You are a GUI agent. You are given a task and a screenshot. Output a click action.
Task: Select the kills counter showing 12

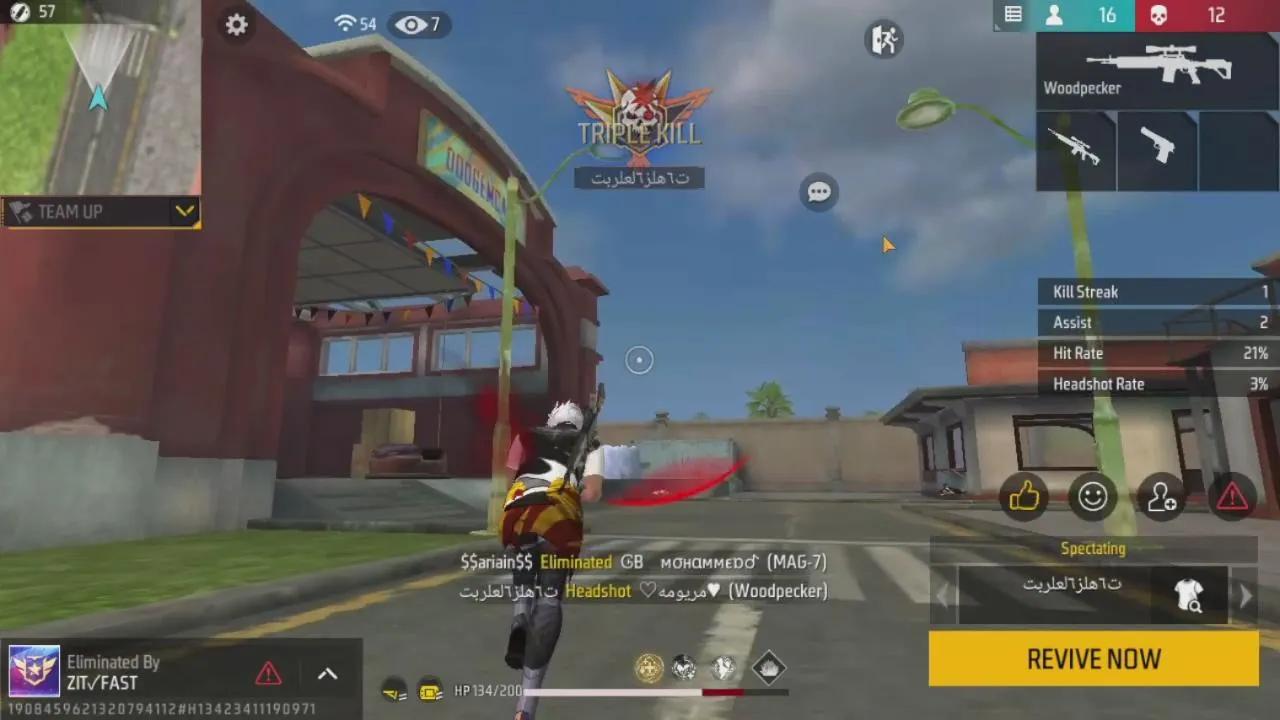pyautogui.click(x=1213, y=14)
